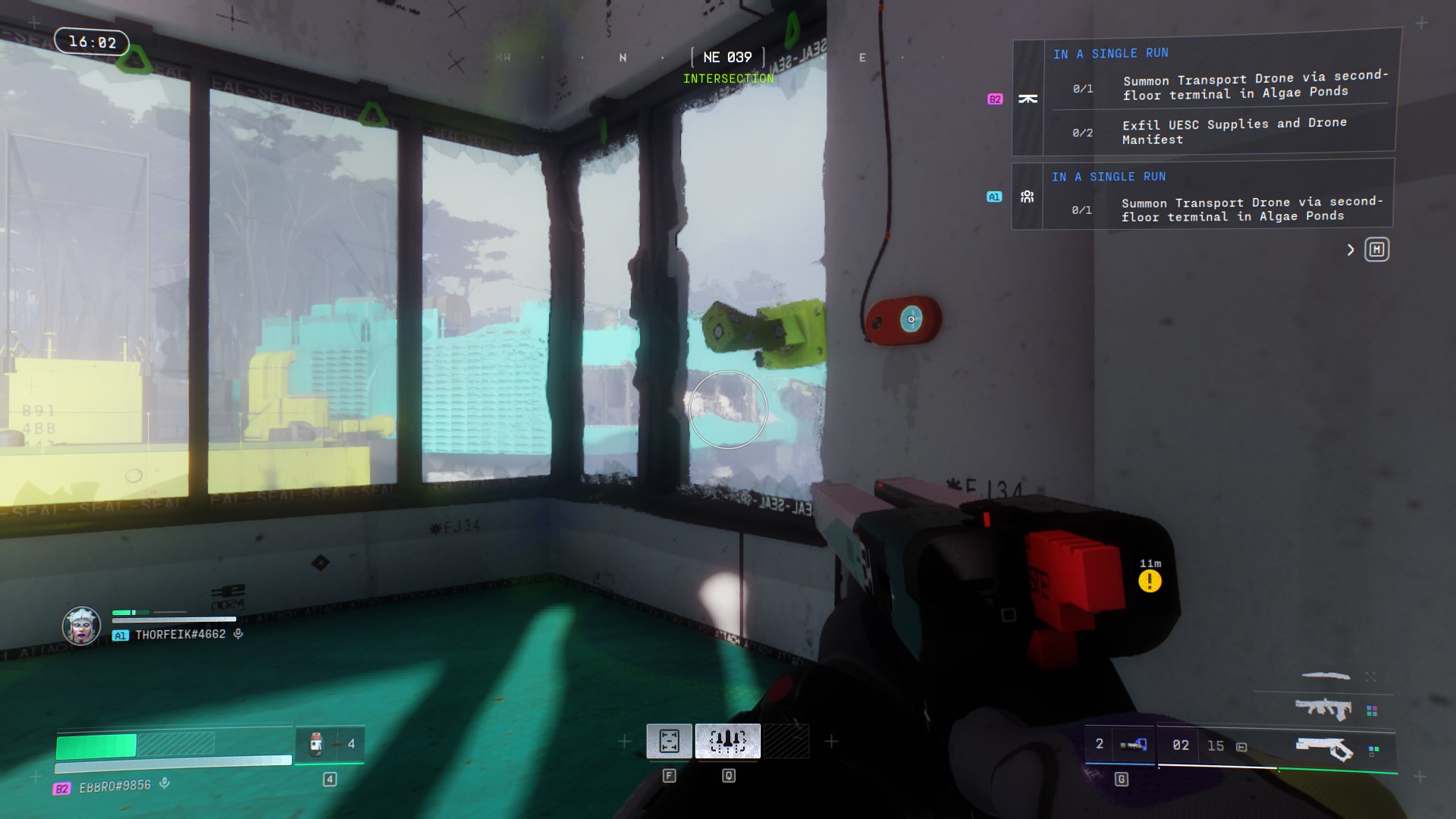Screen dimensions: 1456x819
Task: Select teammate THORFEIK#4662's portrait
Action: 81,626
